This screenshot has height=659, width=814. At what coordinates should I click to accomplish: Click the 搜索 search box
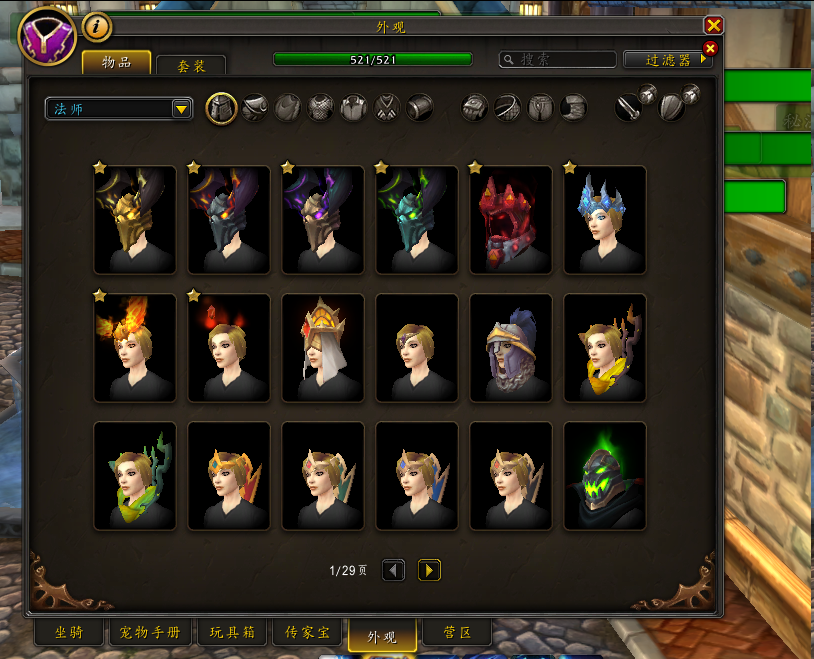coord(558,60)
